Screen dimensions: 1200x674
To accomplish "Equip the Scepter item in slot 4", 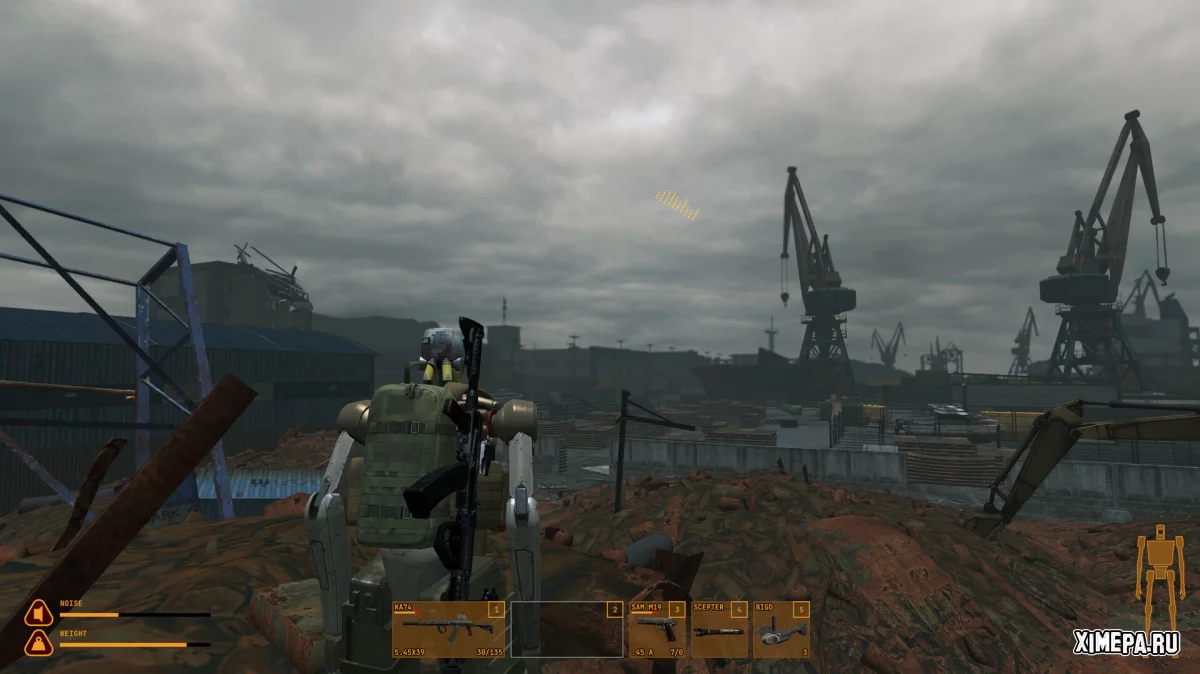I will coord(719,629).
